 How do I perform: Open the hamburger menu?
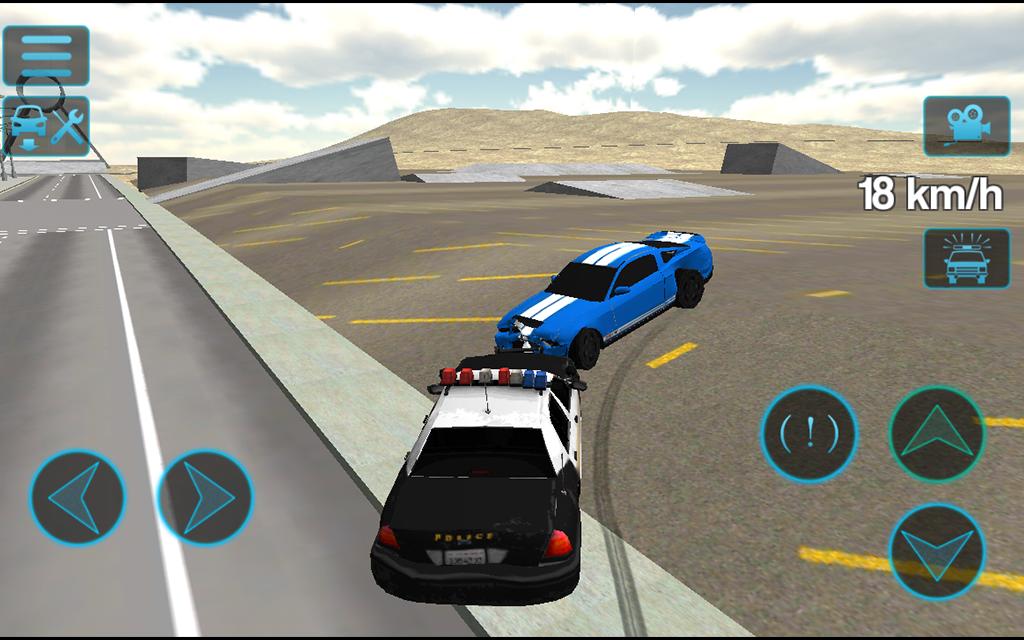[46, 53]
